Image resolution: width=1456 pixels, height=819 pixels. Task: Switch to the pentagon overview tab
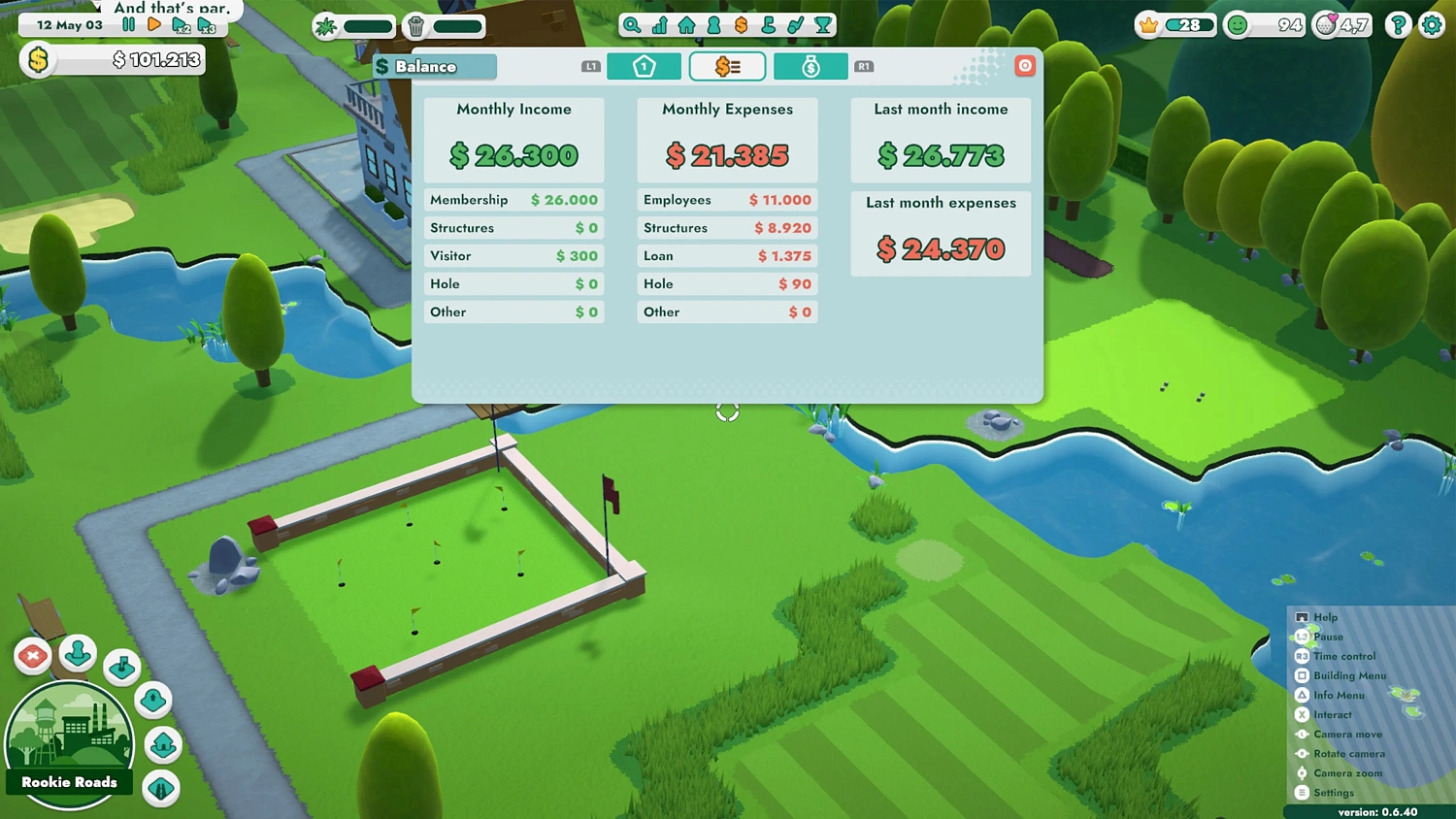pyautogui.click(x=645, y=66)
